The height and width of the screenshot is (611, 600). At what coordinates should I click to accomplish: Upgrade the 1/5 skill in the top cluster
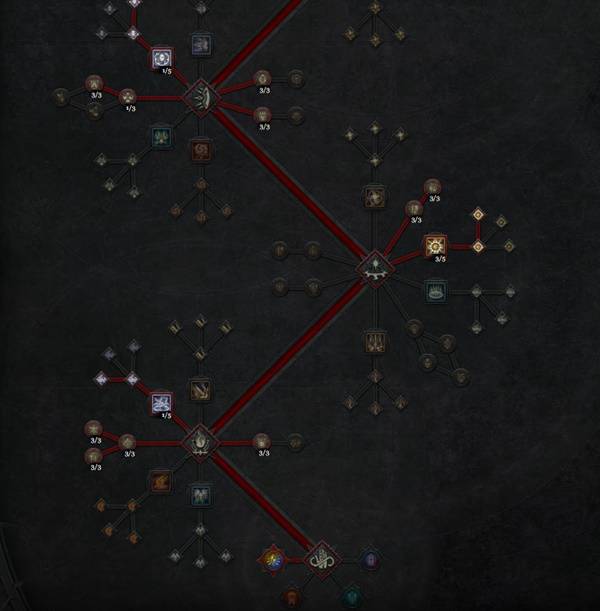tap(162, 59)
